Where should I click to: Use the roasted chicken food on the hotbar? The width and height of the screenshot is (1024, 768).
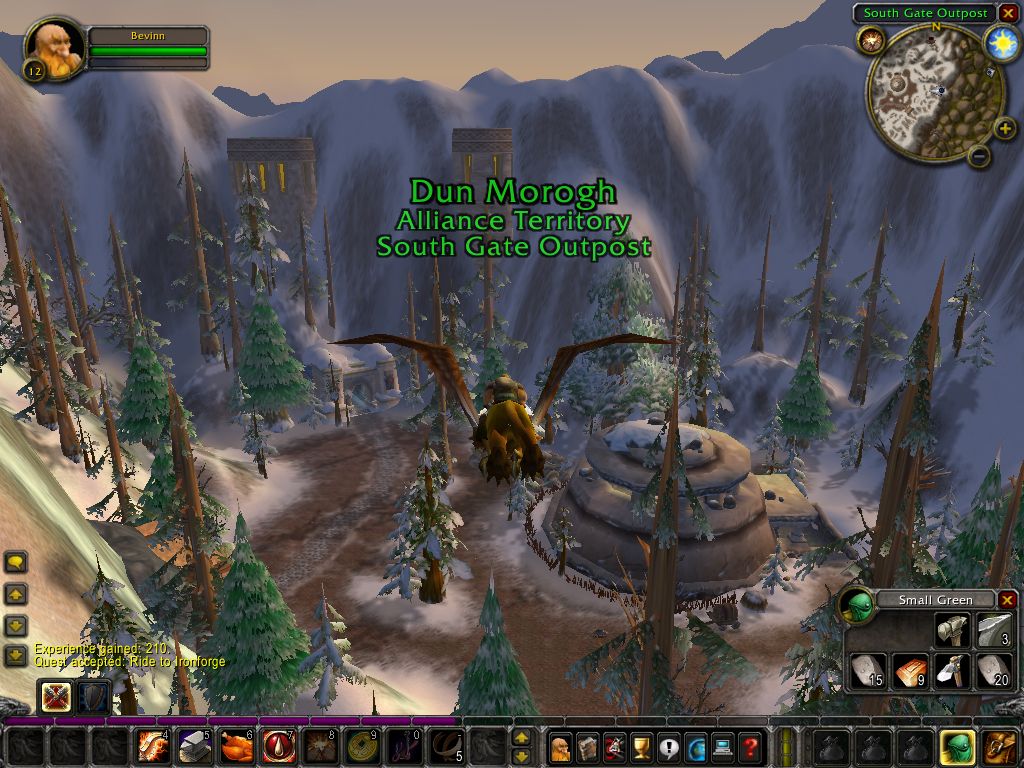point(236,746)
